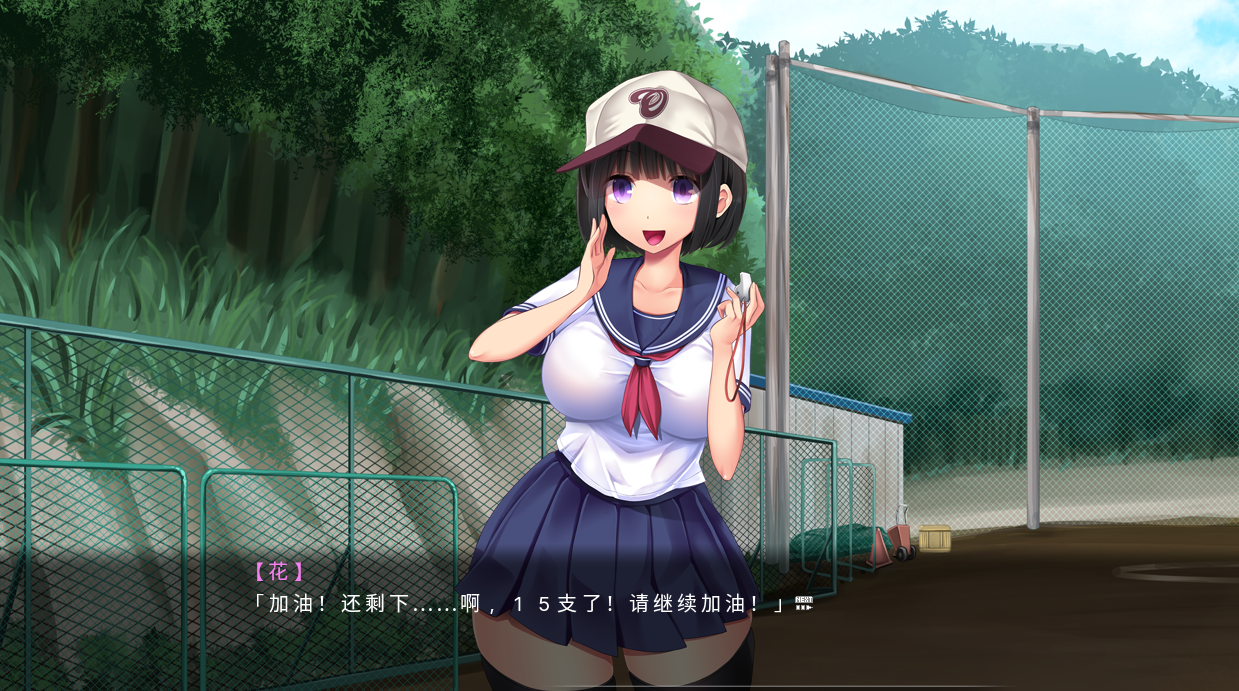Click the NEXT arrow after the dialogue

(x=803, y=603)
